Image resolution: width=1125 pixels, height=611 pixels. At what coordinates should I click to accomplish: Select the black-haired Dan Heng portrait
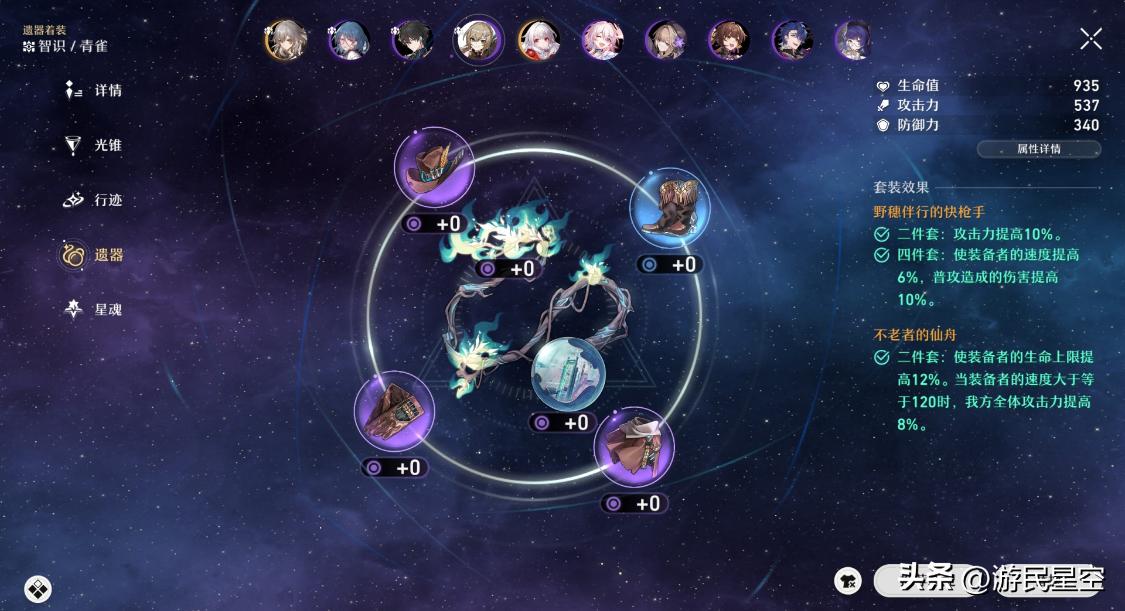point(411,40)
